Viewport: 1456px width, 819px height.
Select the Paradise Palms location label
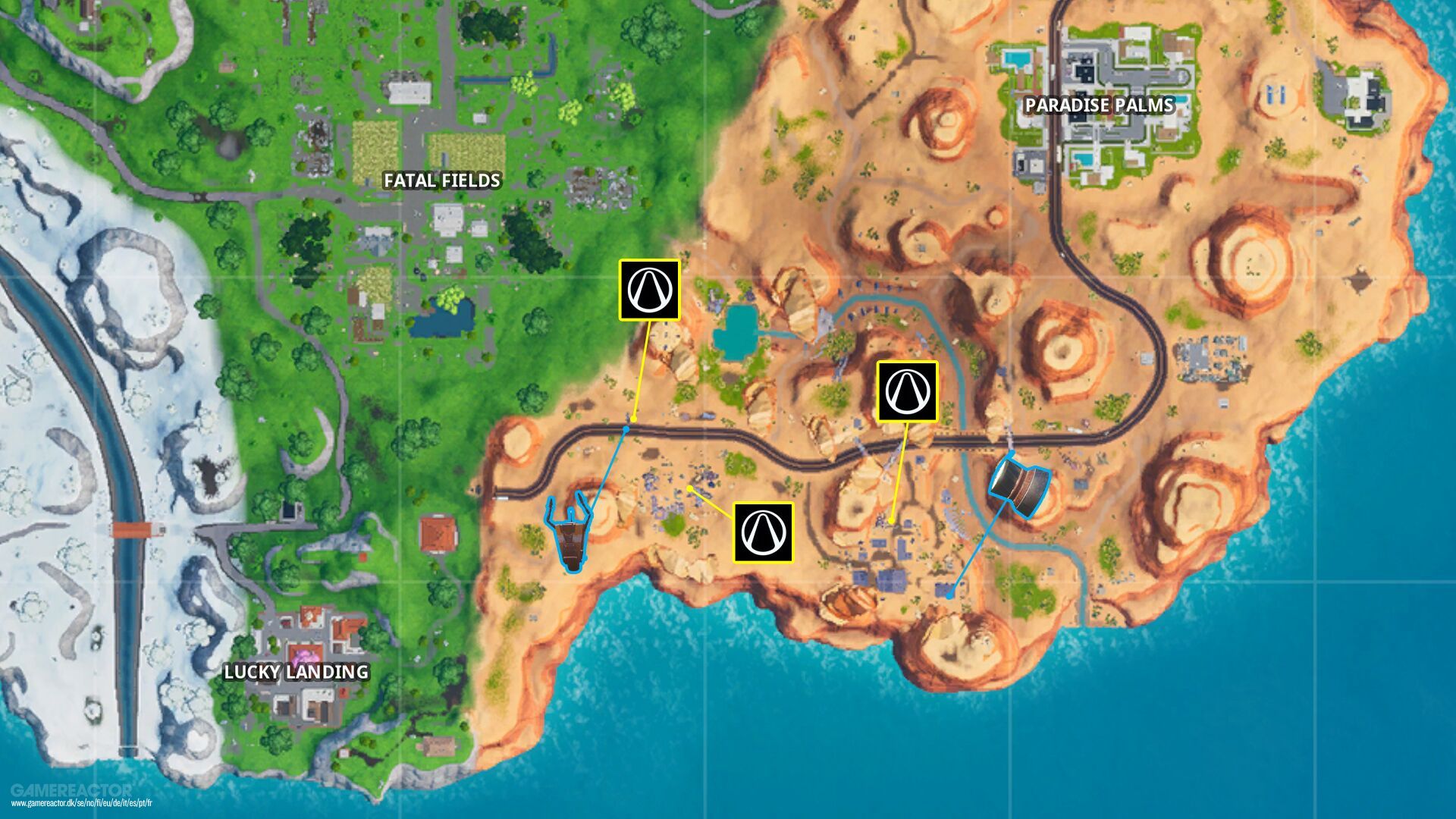pos(1099,105)
